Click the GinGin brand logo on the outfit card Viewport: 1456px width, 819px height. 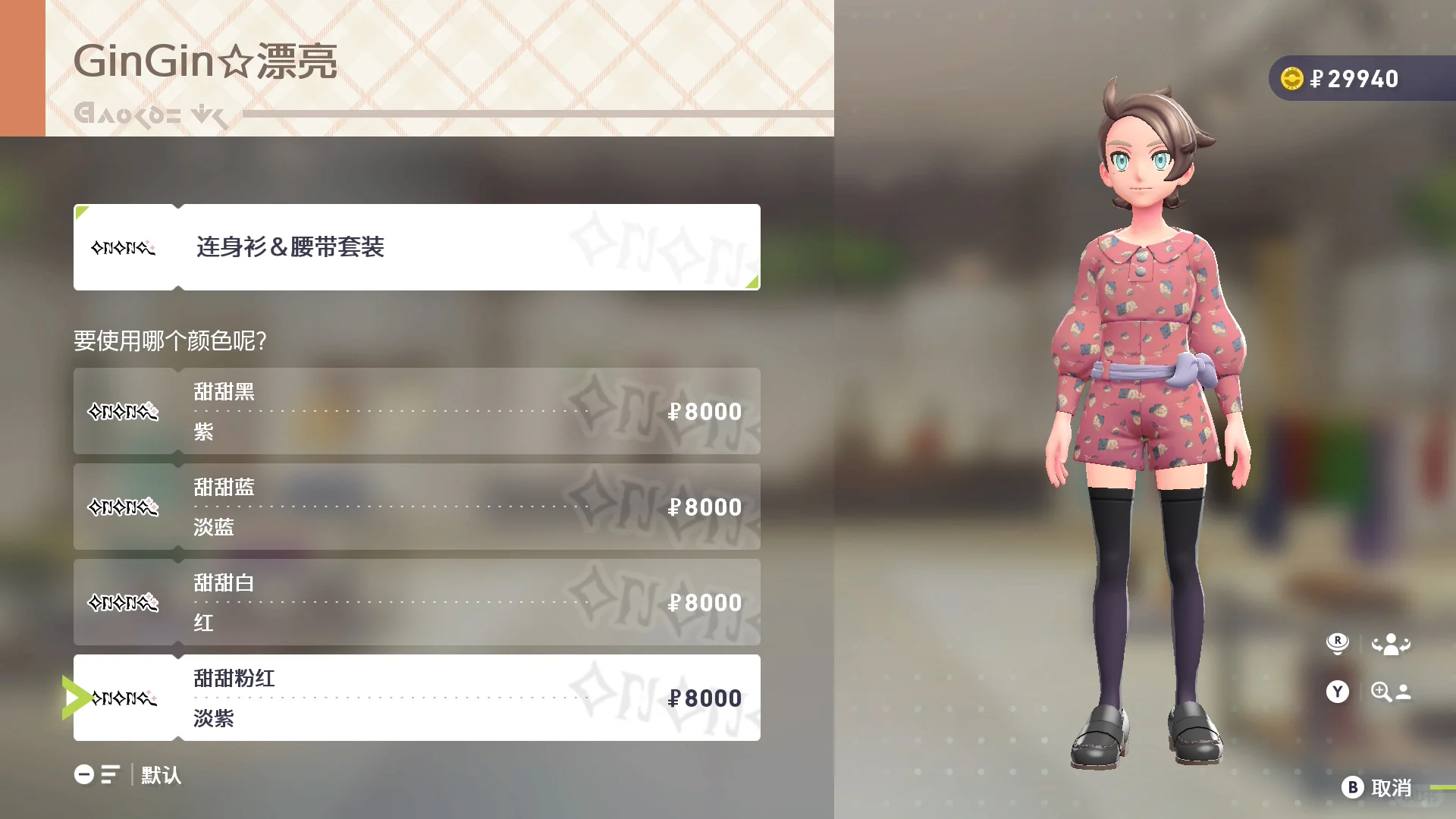point(124,247)
